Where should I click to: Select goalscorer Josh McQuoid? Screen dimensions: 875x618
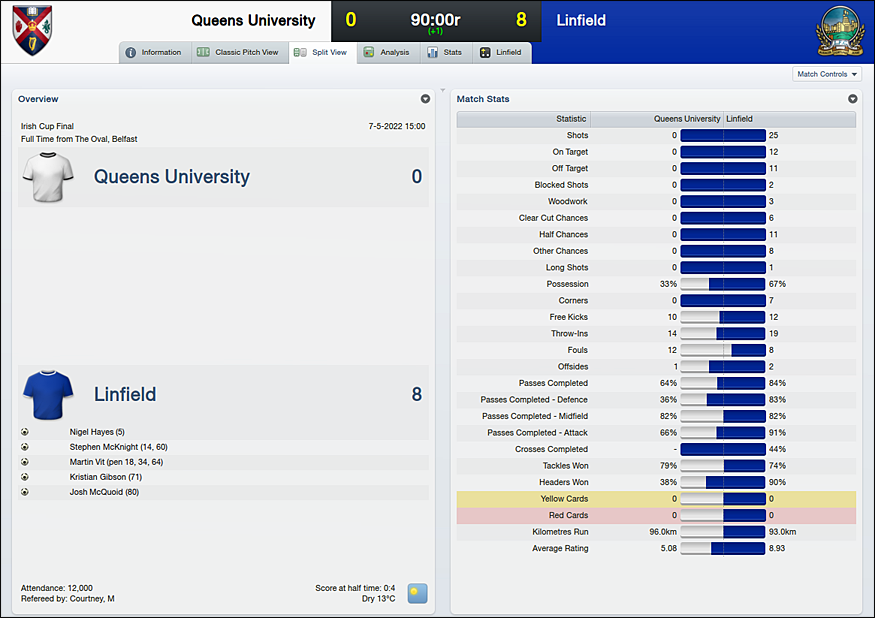104,492
